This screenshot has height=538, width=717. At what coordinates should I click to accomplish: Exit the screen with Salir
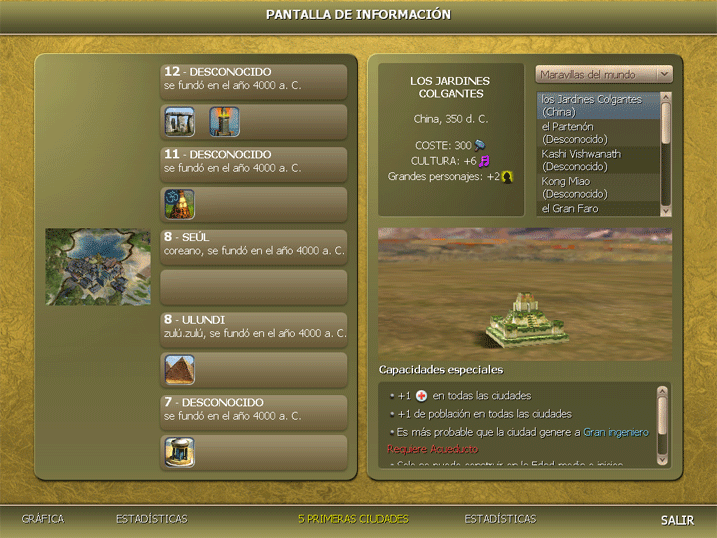point(677,520)
